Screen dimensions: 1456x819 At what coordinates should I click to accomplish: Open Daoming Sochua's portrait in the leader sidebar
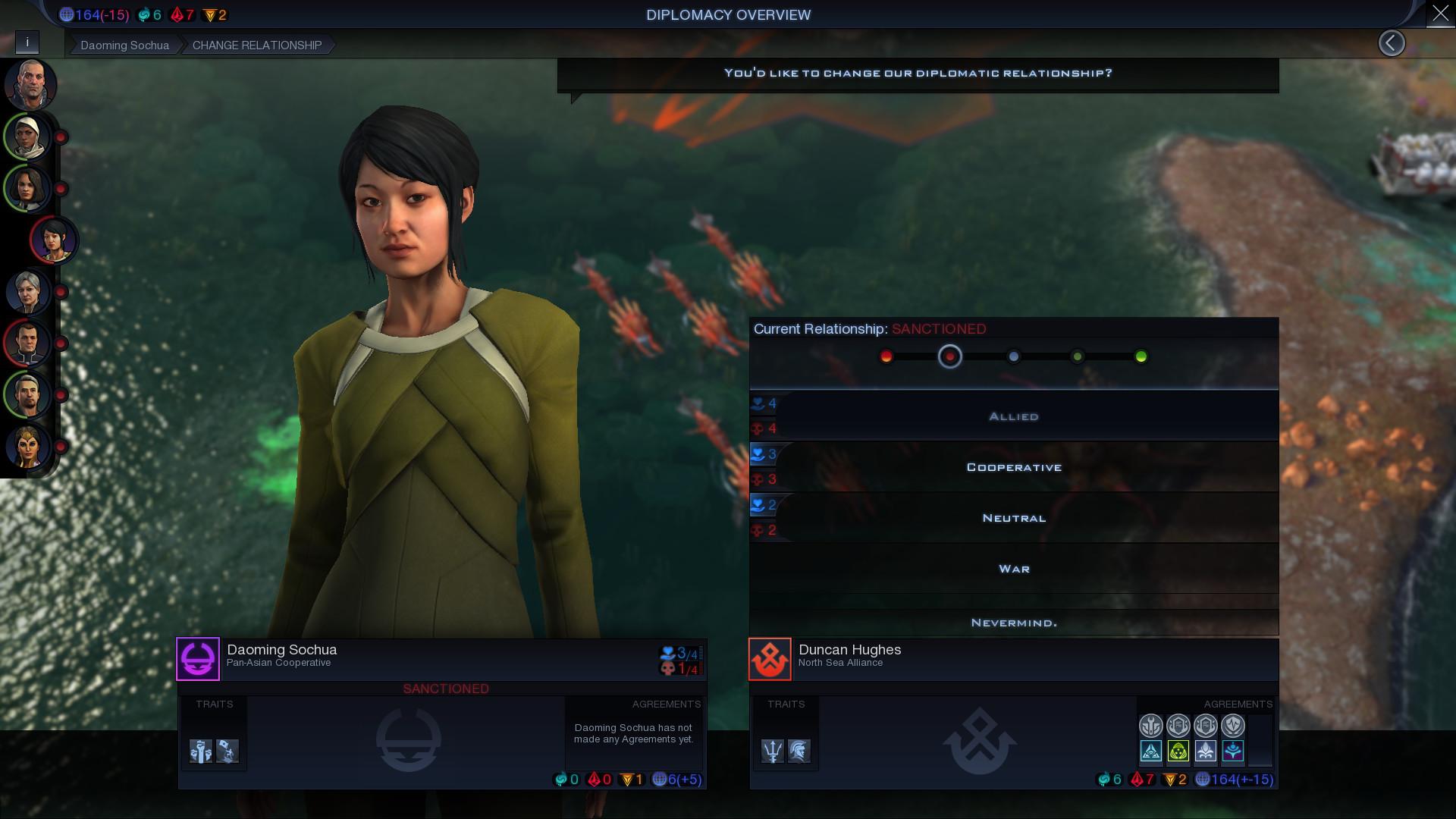coord(53,240)
